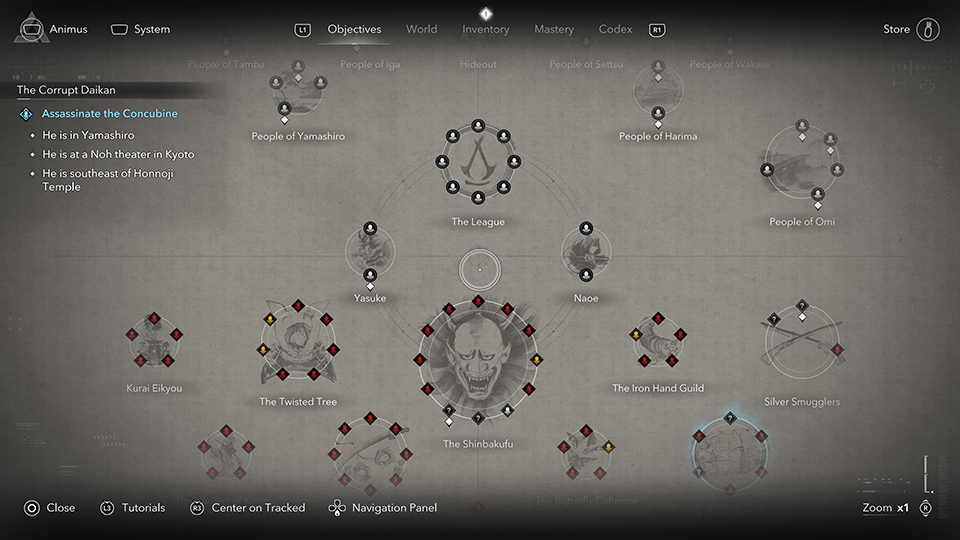Open the People of Omi circle
This screenshot has width=960, height=540.
pos(801,168)
